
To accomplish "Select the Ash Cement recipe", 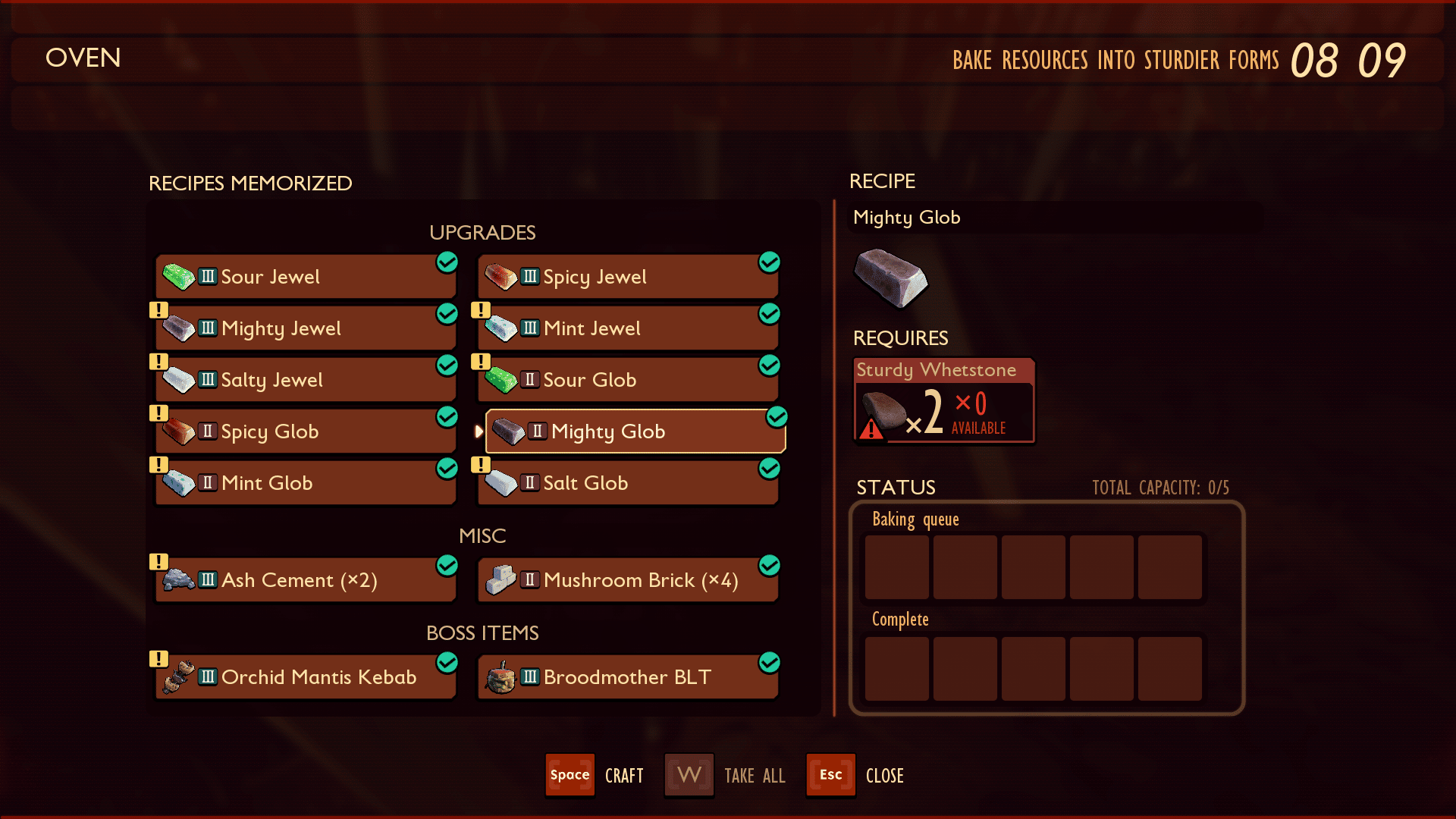I will 306,580.
